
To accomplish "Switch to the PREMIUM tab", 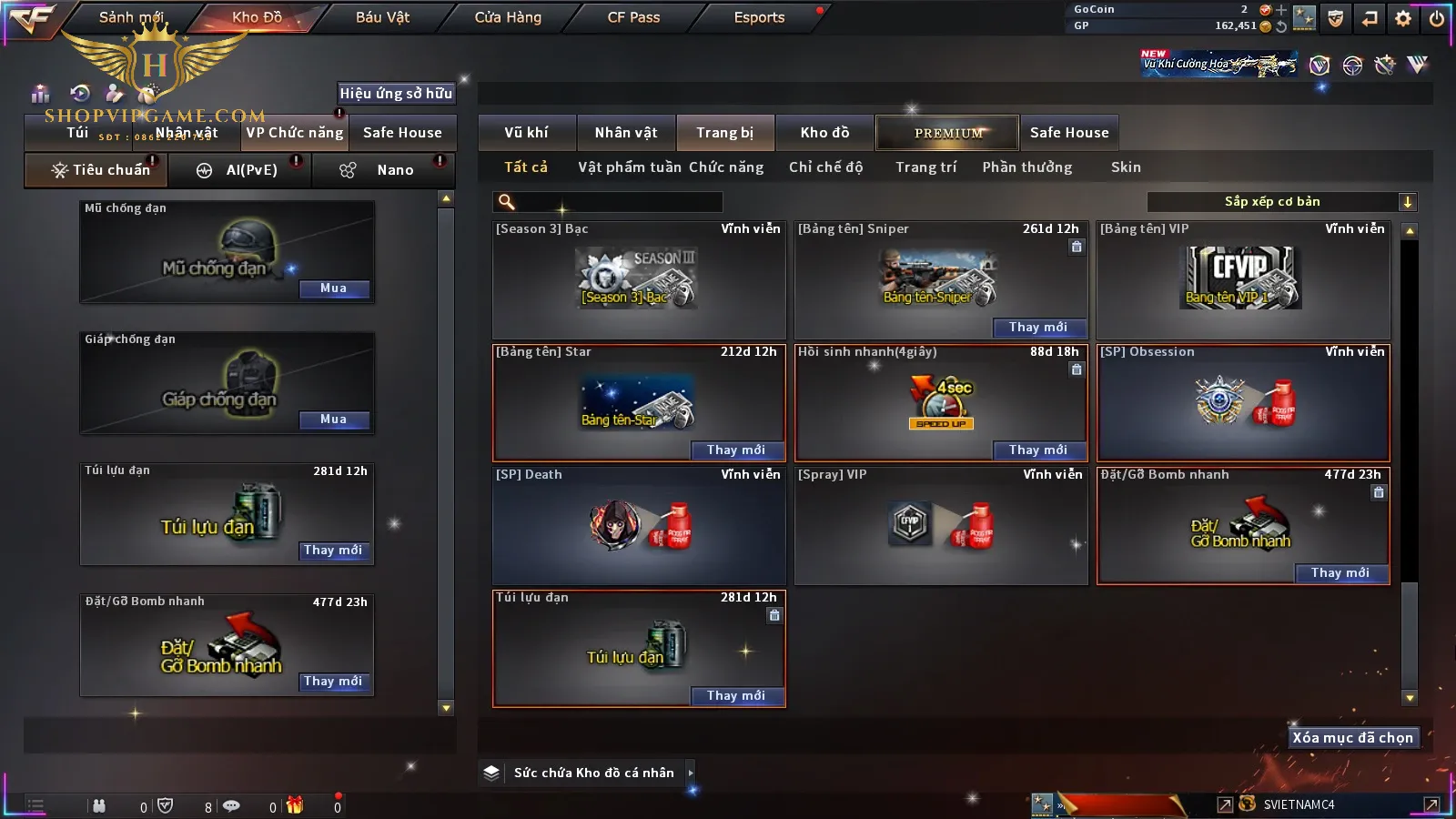I will pos(947,133).
